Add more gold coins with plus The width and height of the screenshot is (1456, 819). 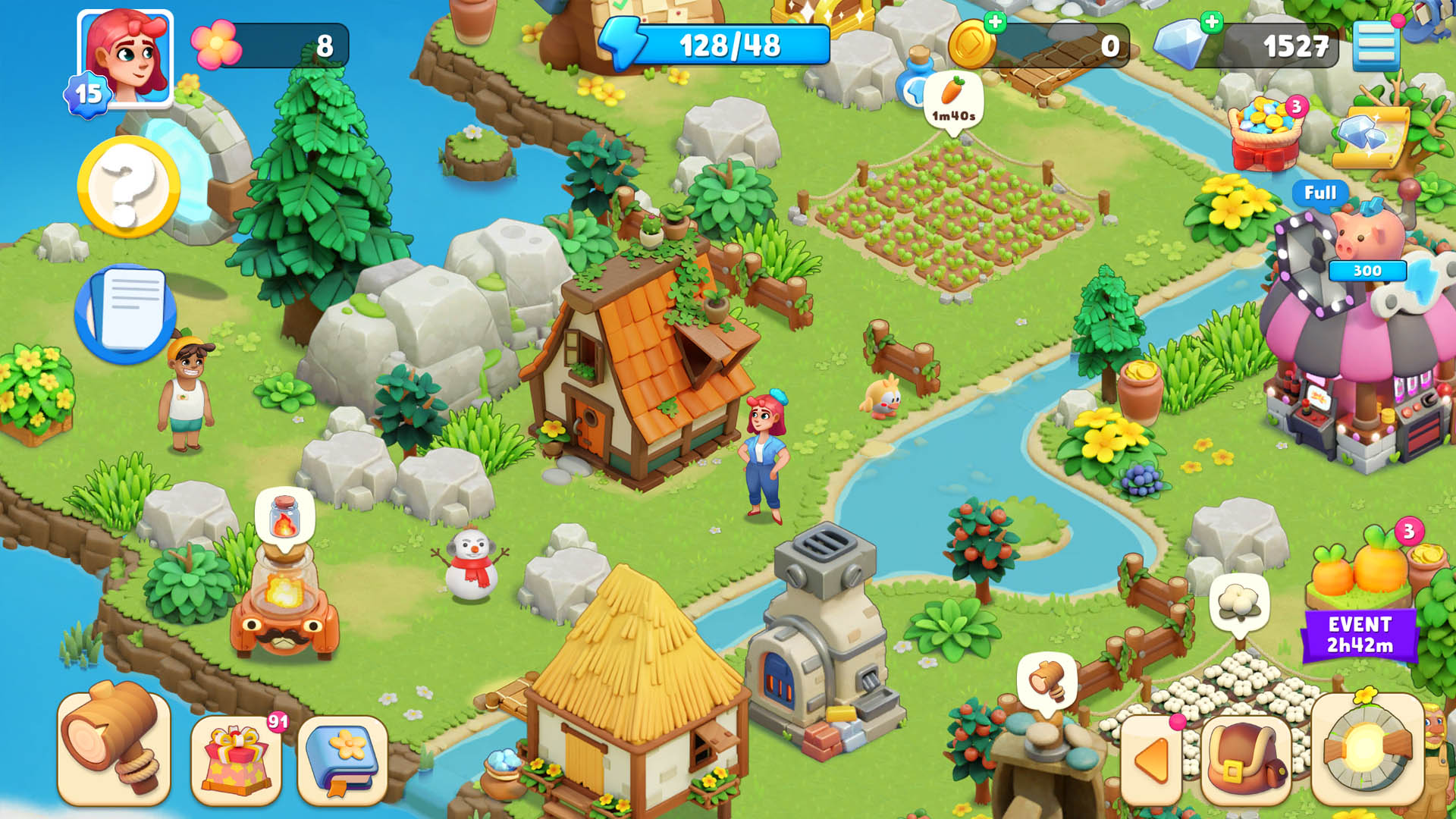coord(994,23)
